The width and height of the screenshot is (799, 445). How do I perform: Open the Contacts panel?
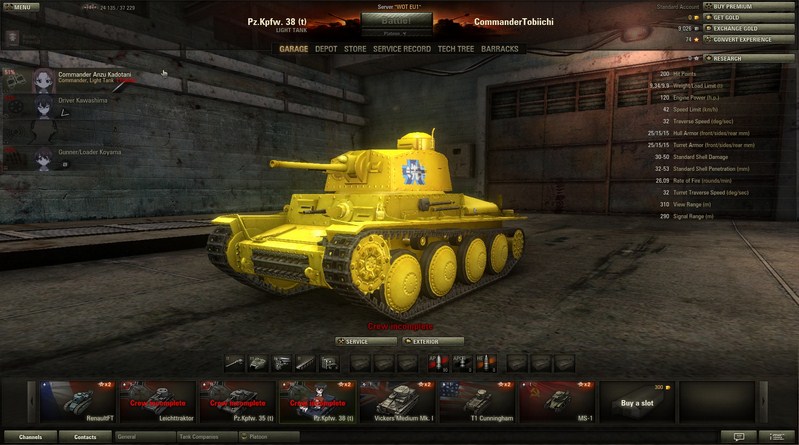tap(85, 437)
